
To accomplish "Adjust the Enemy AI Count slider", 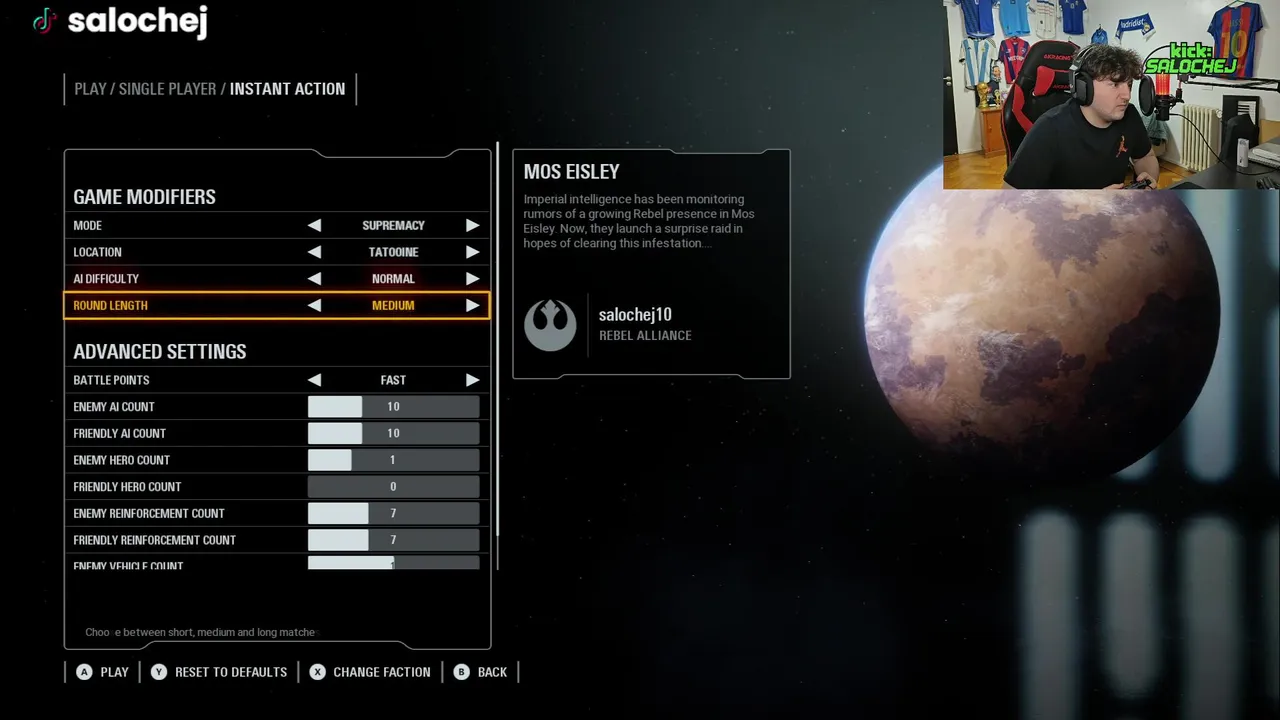I will tap(393, 407).
